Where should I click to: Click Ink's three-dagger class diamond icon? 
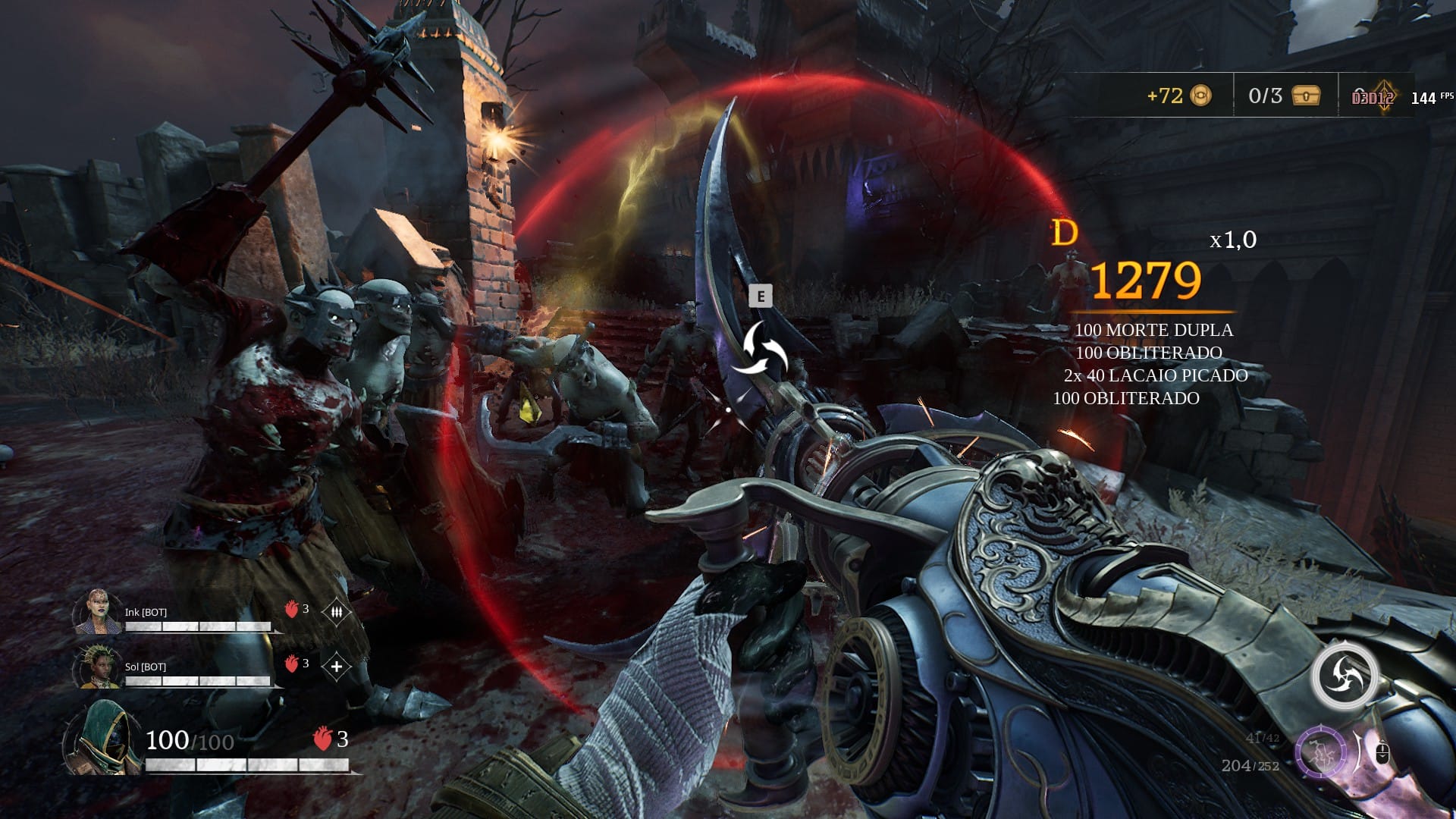tap(336, 611)
